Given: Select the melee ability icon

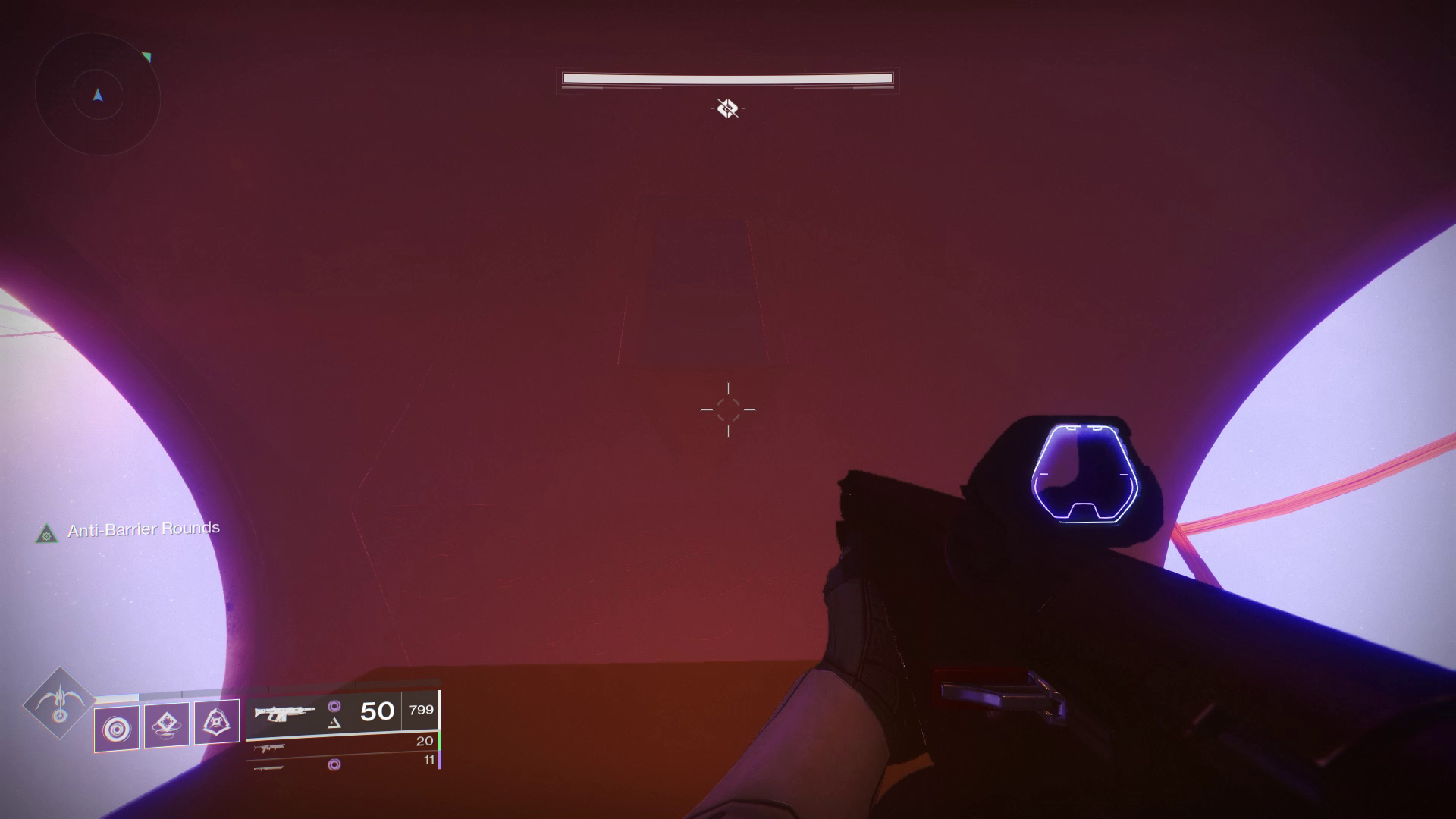Looking at the screenshot, I should tap(167, 725).
